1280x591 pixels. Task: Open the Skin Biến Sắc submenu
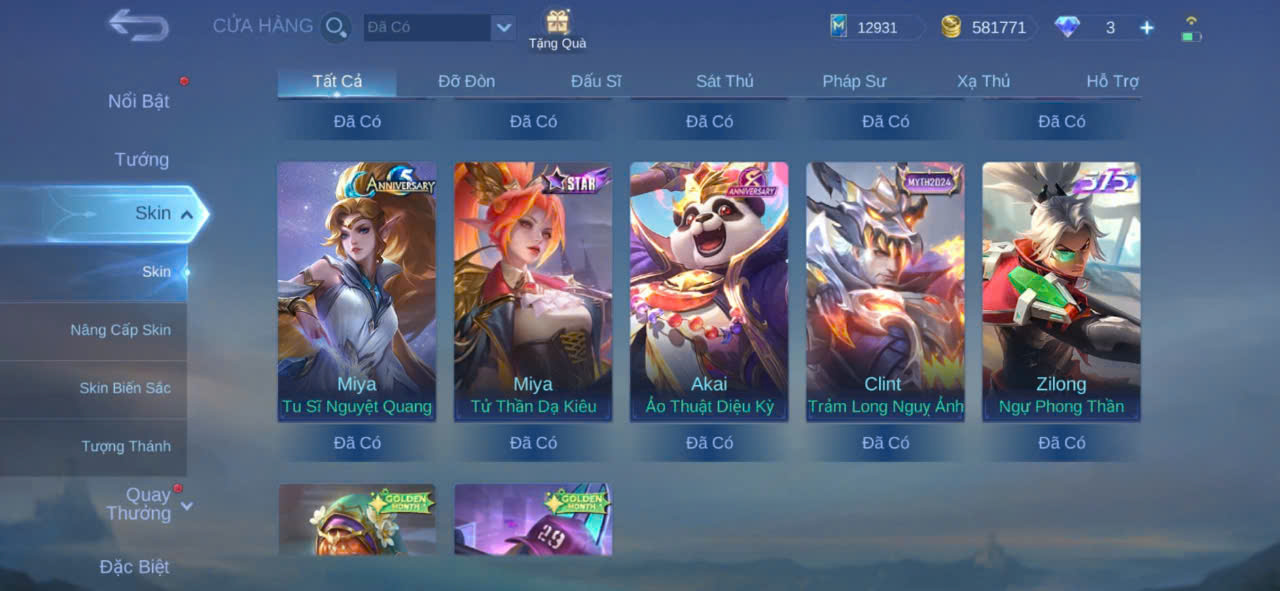tap(125, 388)
